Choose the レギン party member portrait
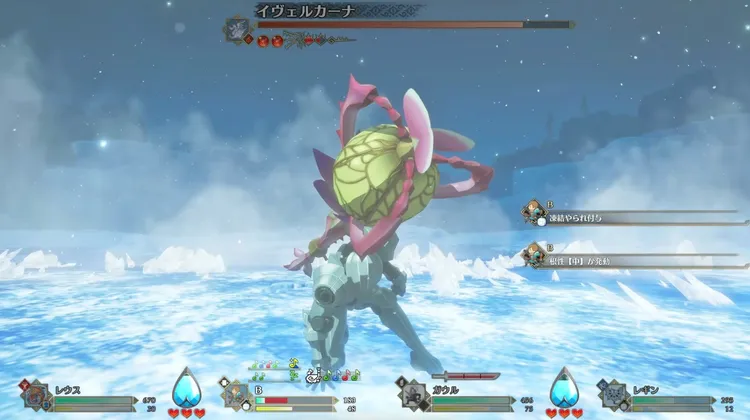This screenshot has height=420, width=750. (x=612, y=395)
